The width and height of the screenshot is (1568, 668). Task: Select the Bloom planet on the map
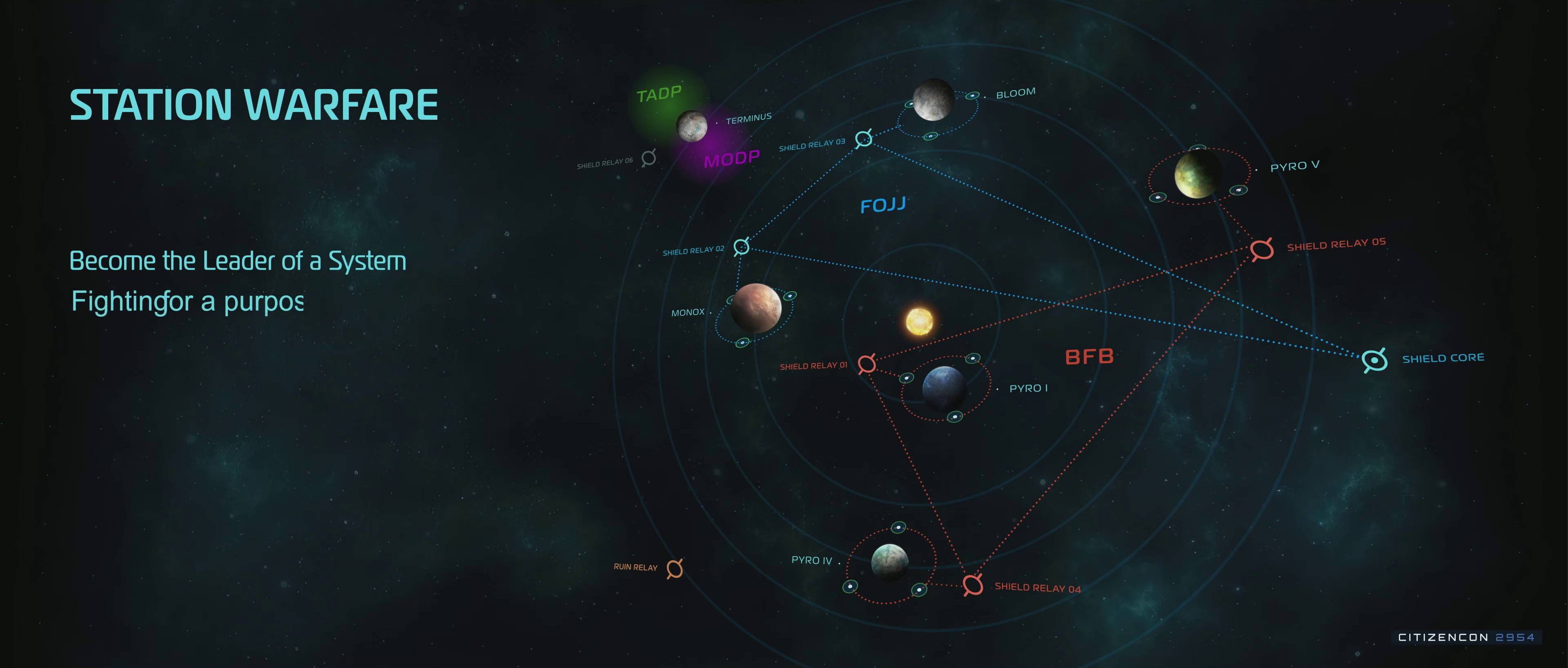(x=933, y=99)
